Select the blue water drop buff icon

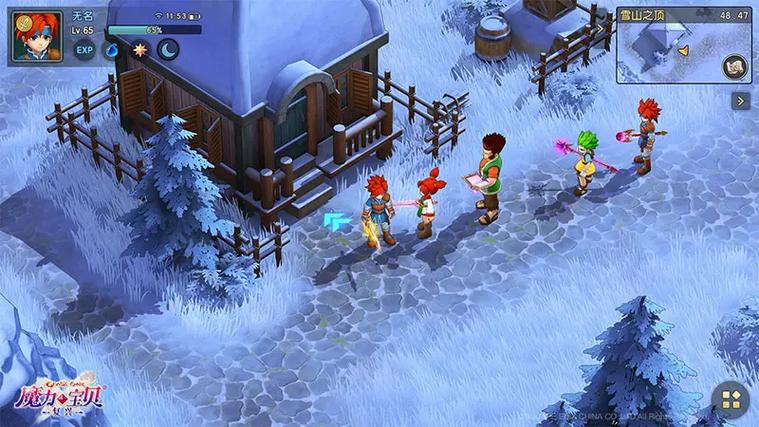click(x=112, y=50)
